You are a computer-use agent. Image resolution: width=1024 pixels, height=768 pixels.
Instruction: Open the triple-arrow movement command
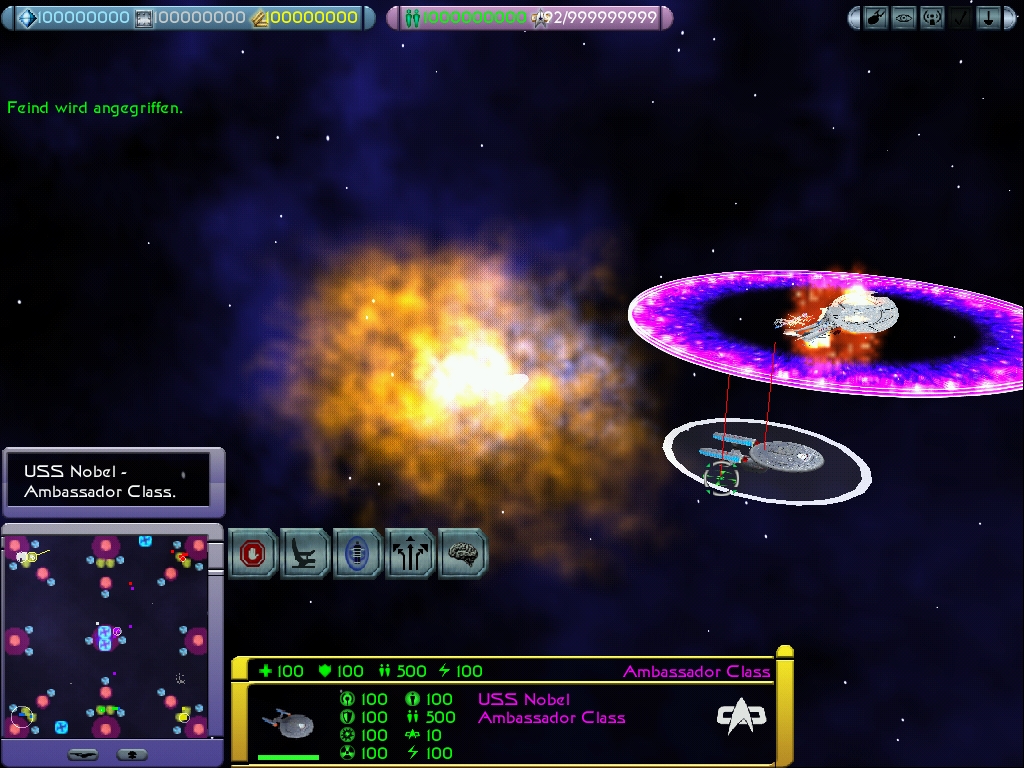coord(410,553)
